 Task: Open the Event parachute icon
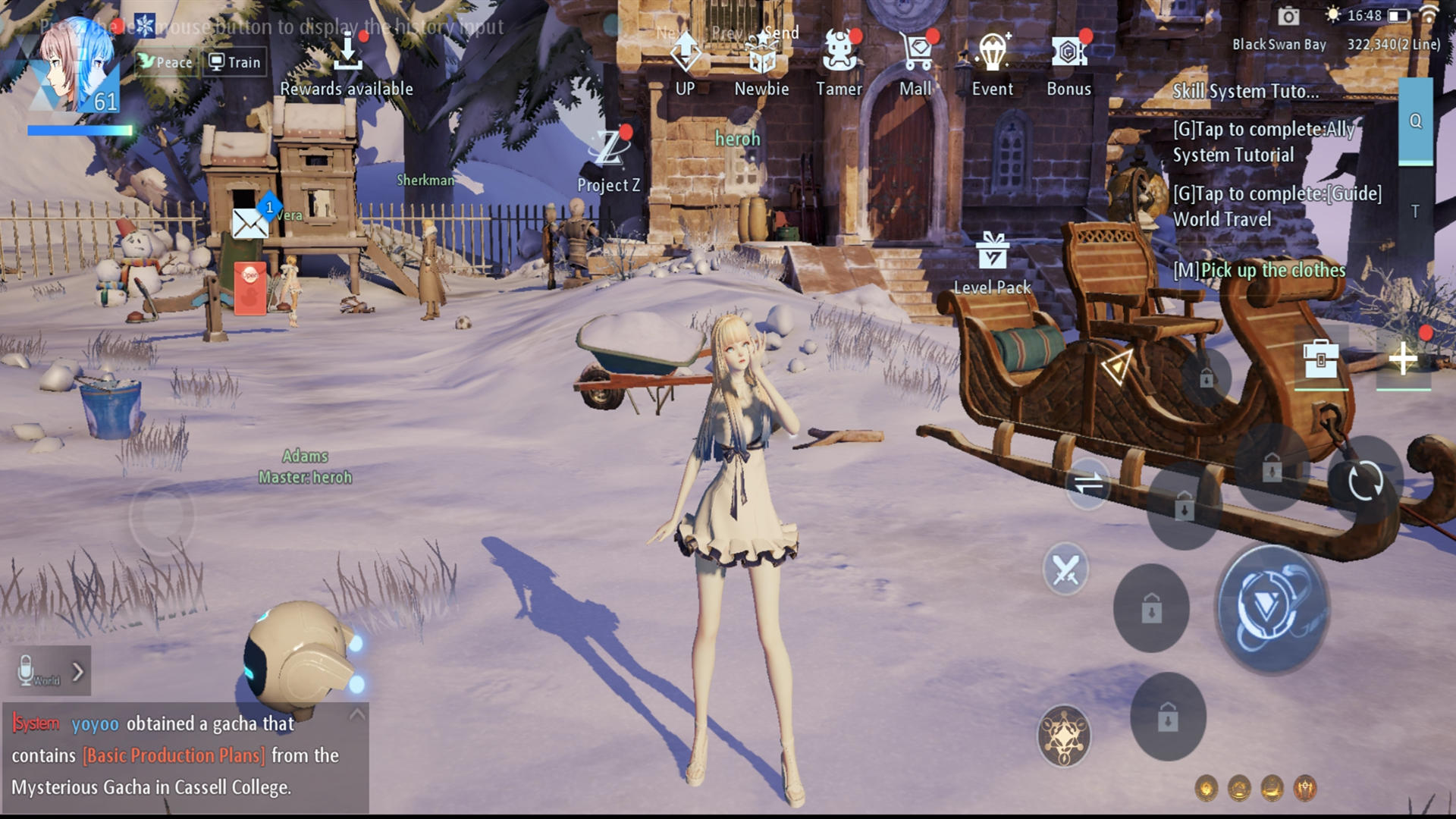[993, 50]
